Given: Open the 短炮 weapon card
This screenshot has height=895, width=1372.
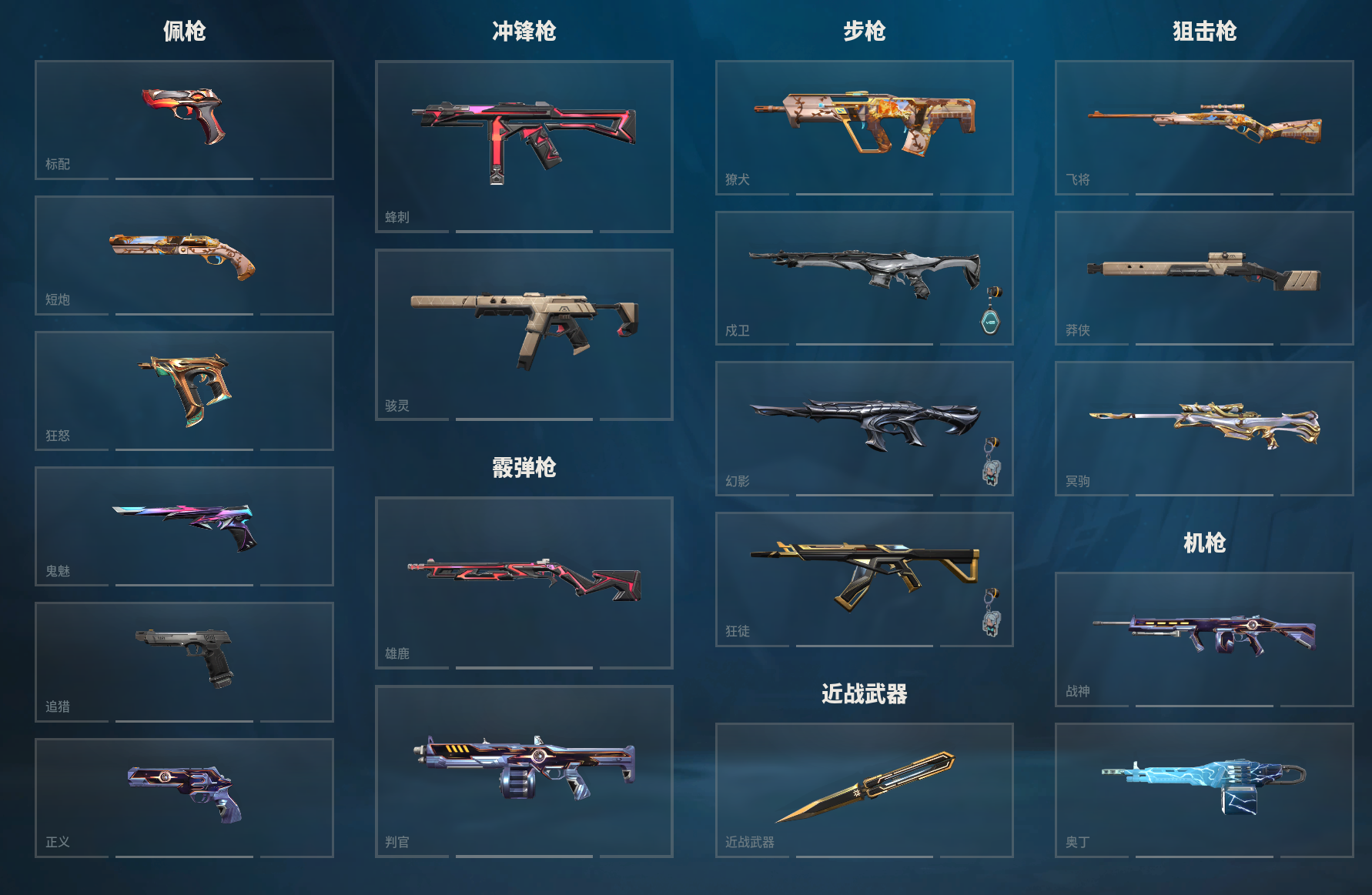Looking at the screenshot, I should tap(184, 255).
